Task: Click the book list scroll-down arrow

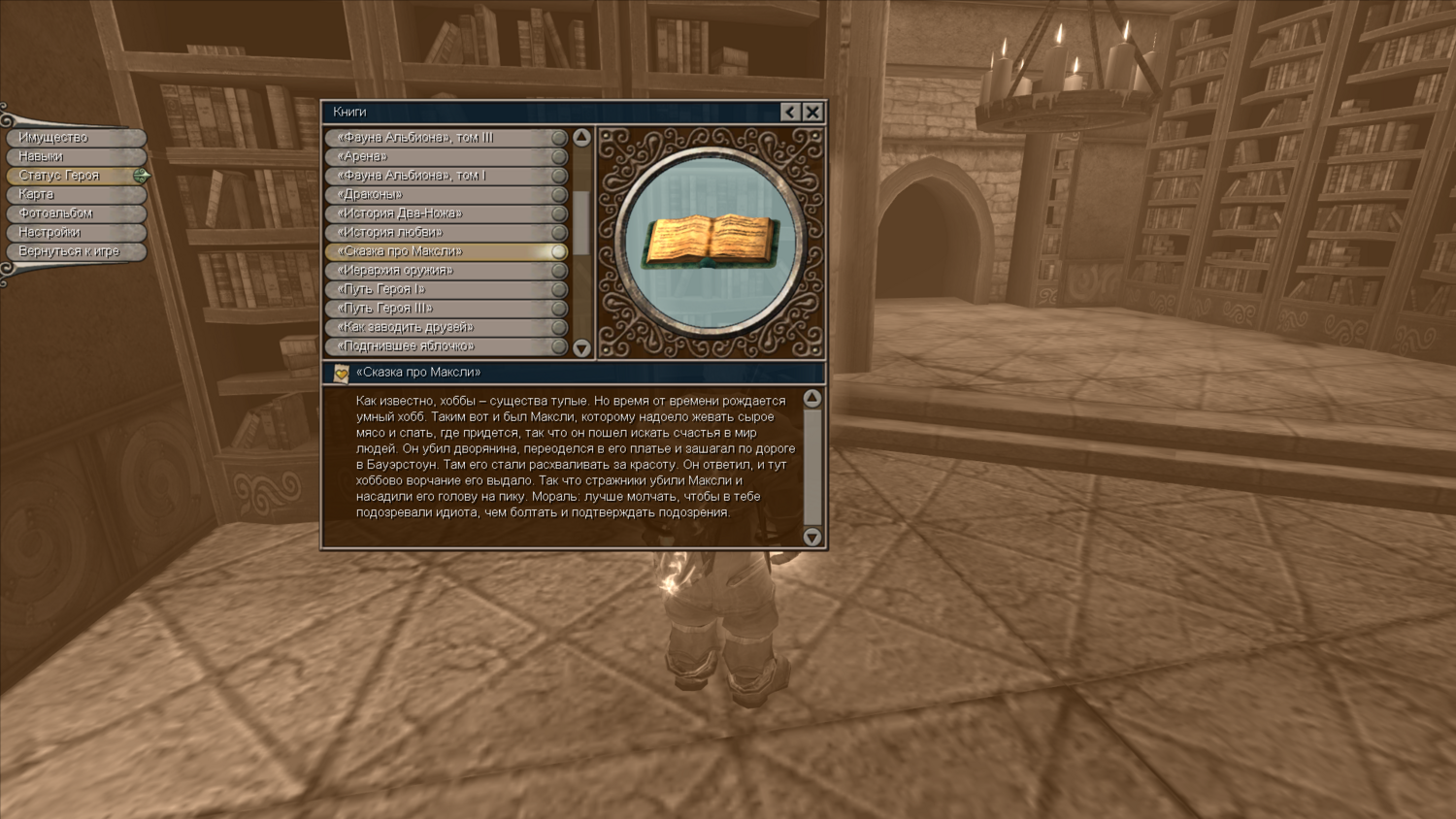Action: click(581, 347)
